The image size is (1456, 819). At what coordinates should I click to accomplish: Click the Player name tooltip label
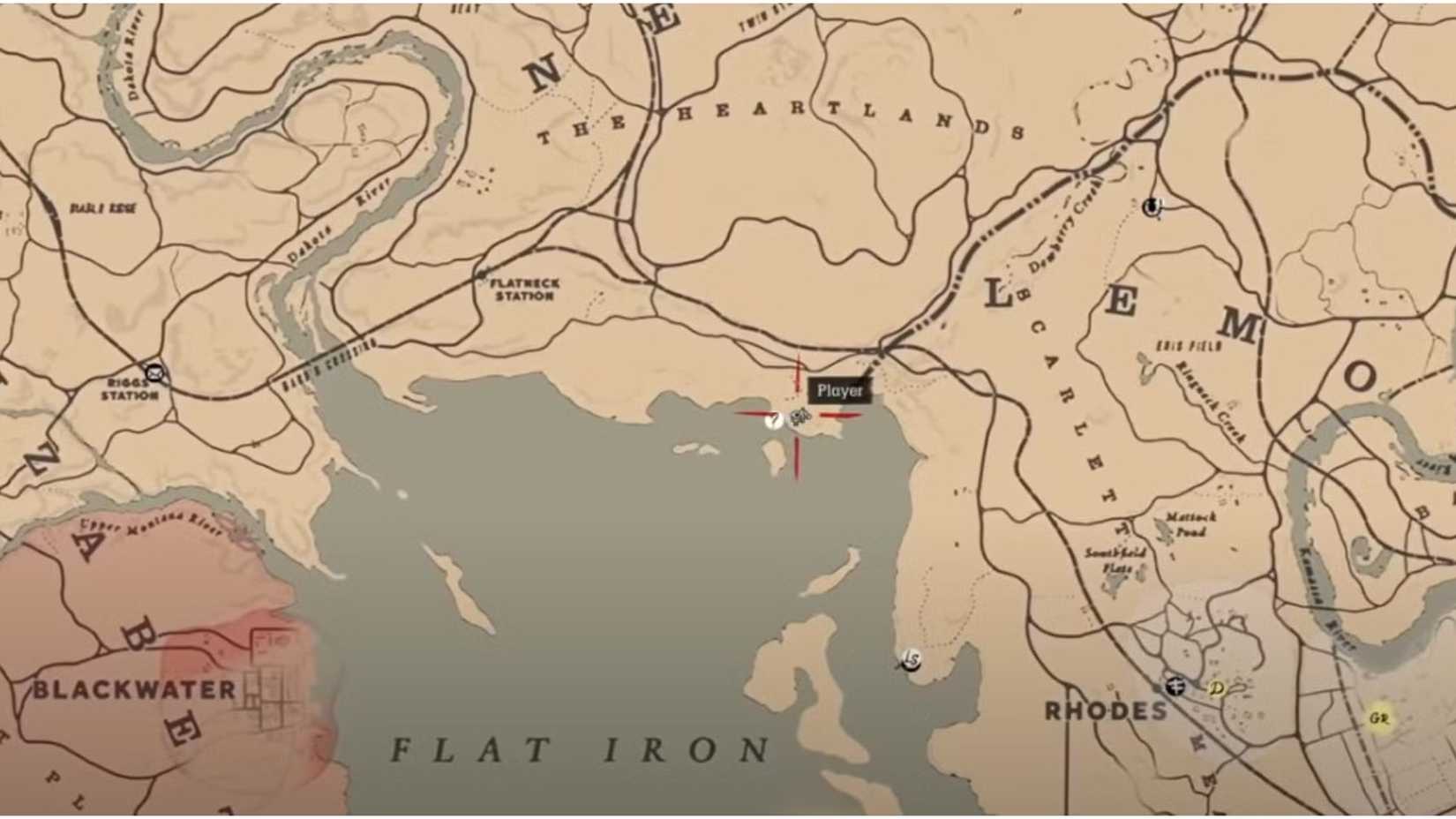tap(838, 388)
